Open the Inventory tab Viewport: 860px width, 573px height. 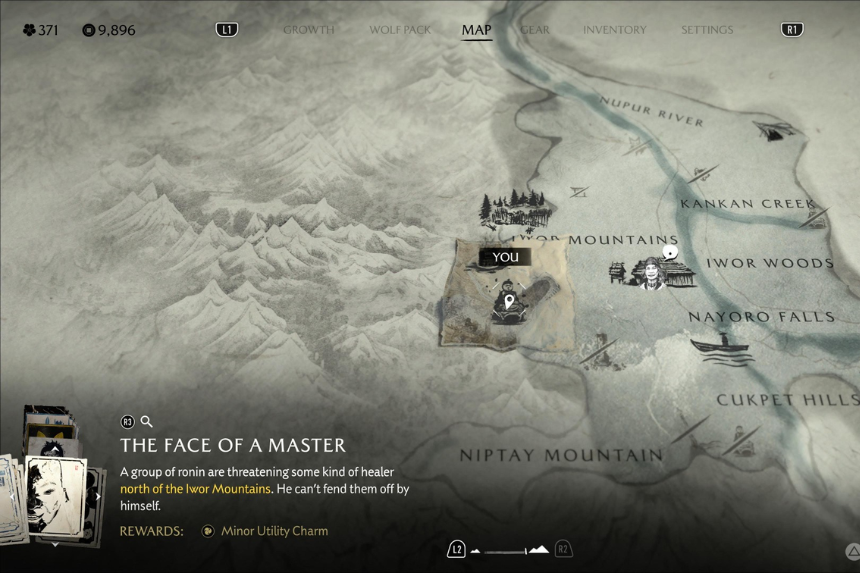click(616, 30)
